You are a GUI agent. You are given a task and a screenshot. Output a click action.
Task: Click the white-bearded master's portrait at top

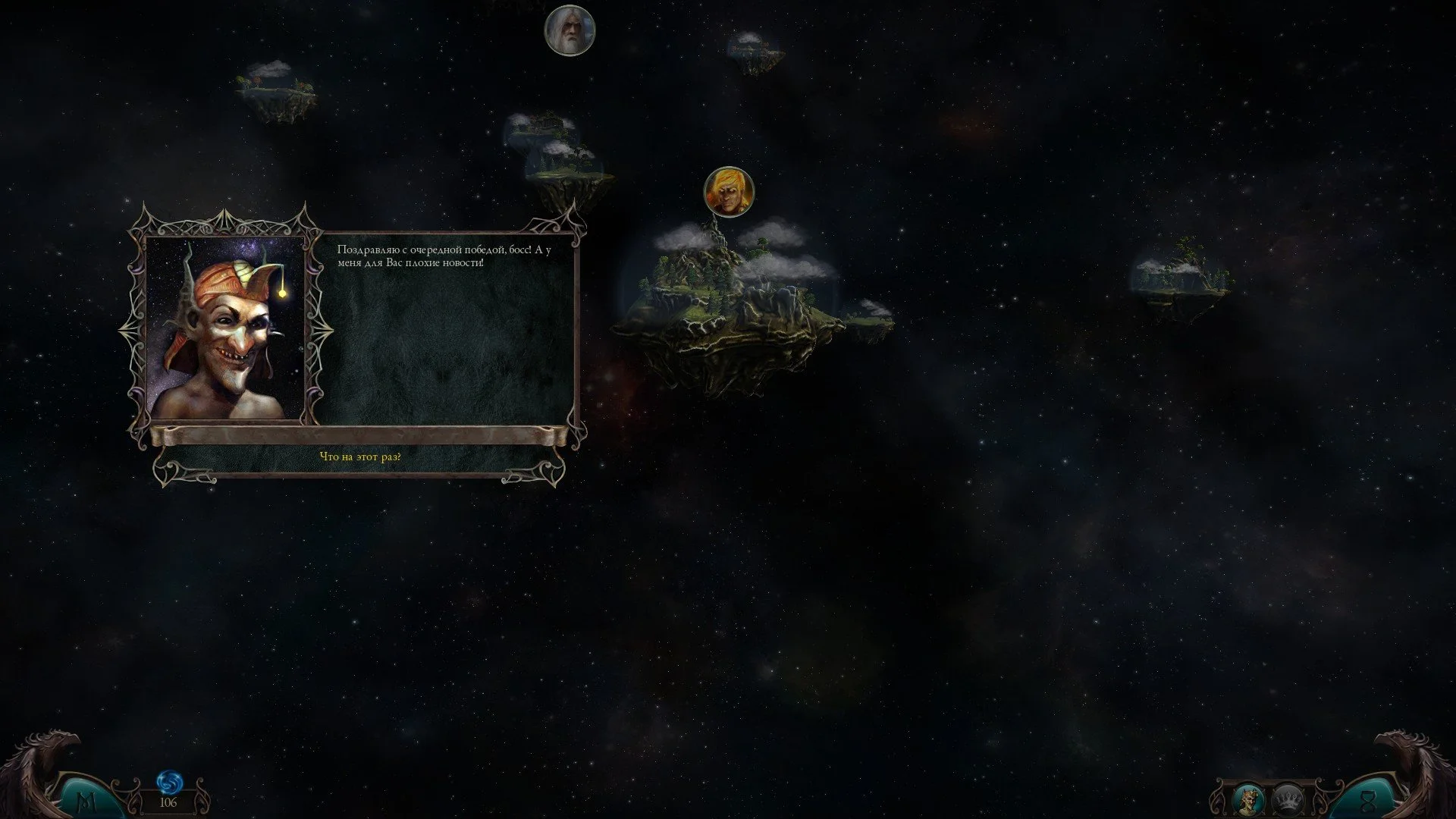click(570, 30)
